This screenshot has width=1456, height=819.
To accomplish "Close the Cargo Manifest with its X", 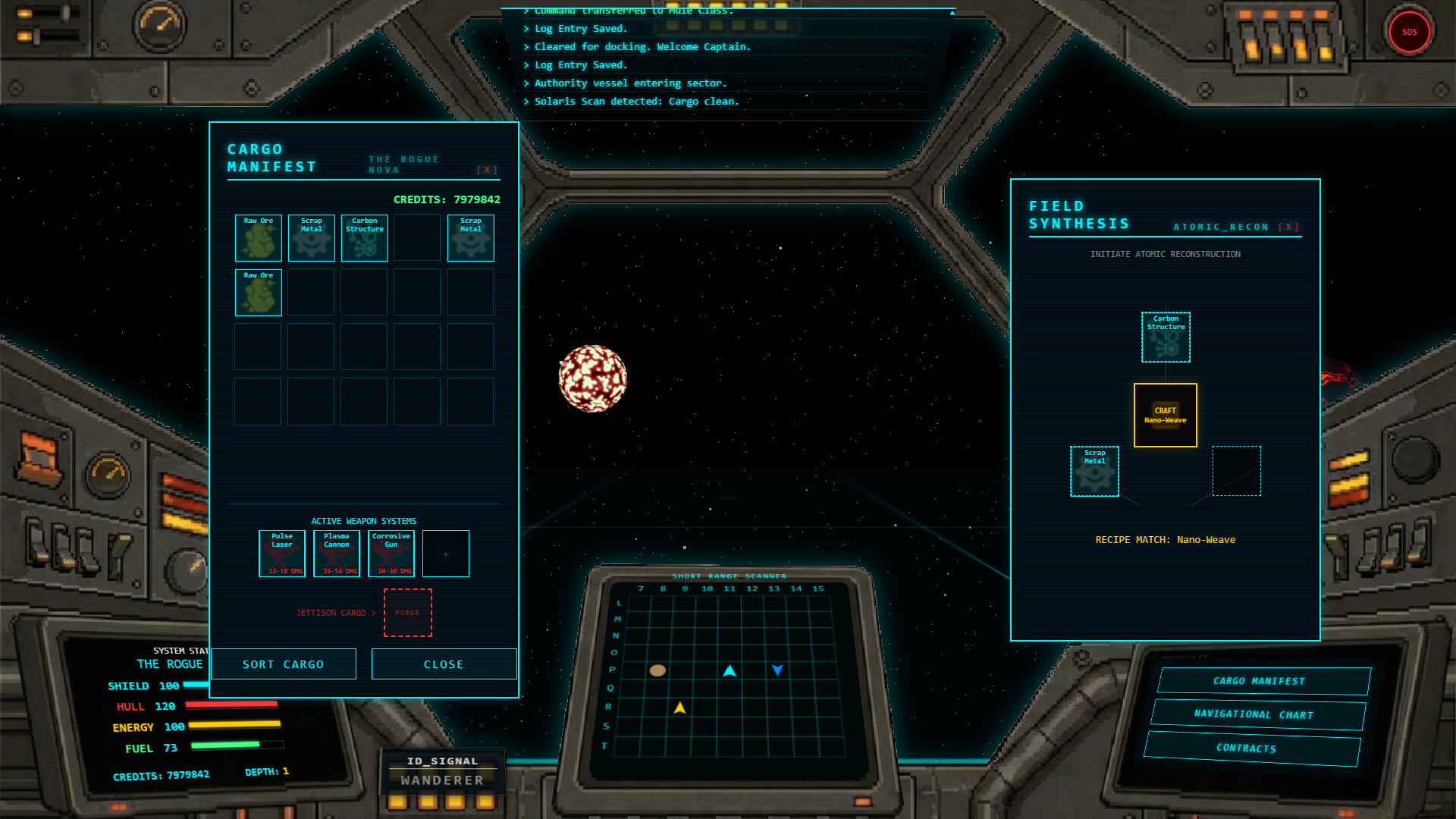I will 487,171.
